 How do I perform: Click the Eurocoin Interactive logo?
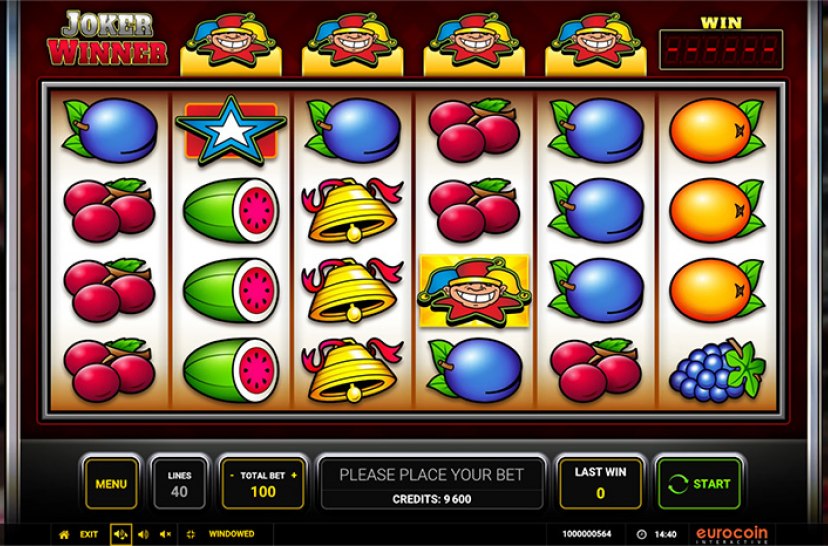coord(732,534)
